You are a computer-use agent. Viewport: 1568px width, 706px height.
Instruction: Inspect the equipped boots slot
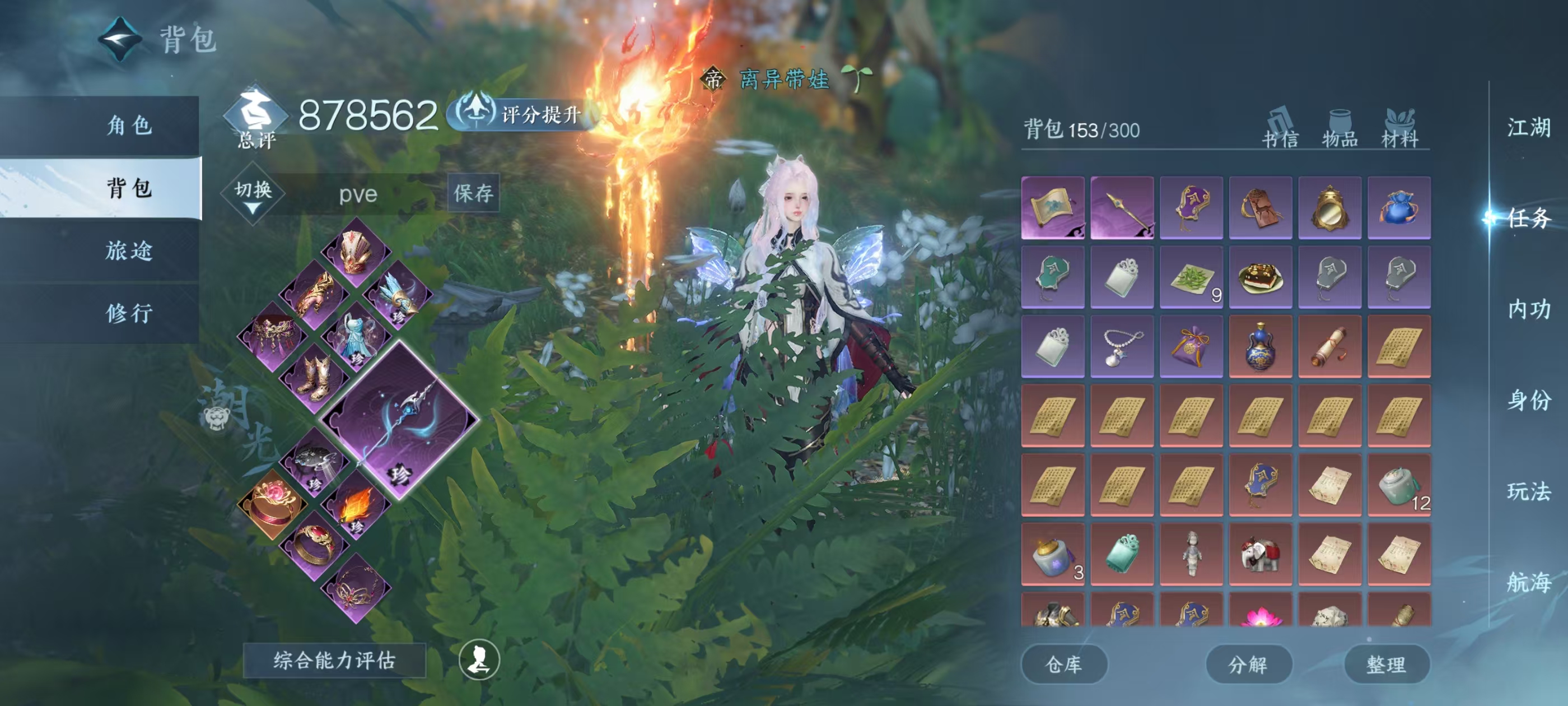315,378
